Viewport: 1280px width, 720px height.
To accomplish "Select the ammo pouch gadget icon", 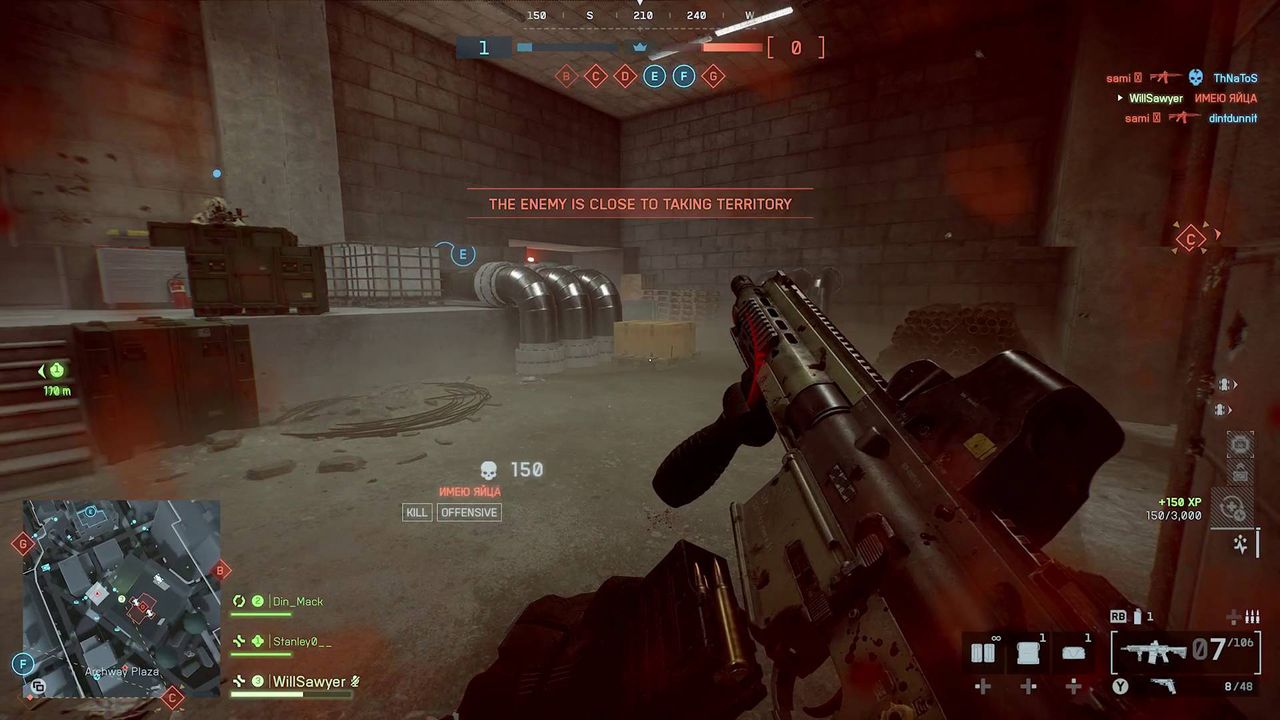I will tap(1073, 651).
